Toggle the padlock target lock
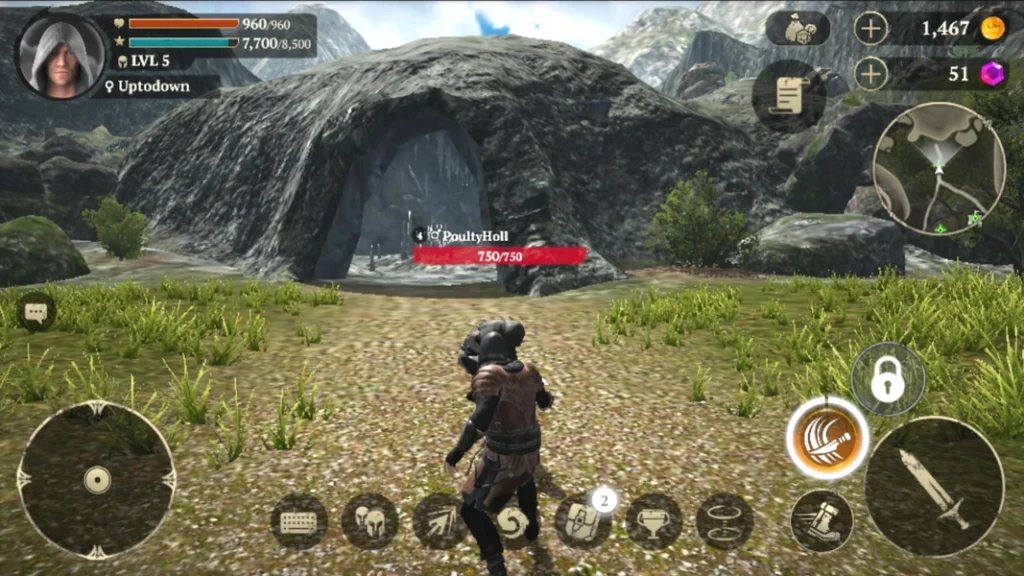This screenshot has height=576, width=1024. [x=888, y=379]
